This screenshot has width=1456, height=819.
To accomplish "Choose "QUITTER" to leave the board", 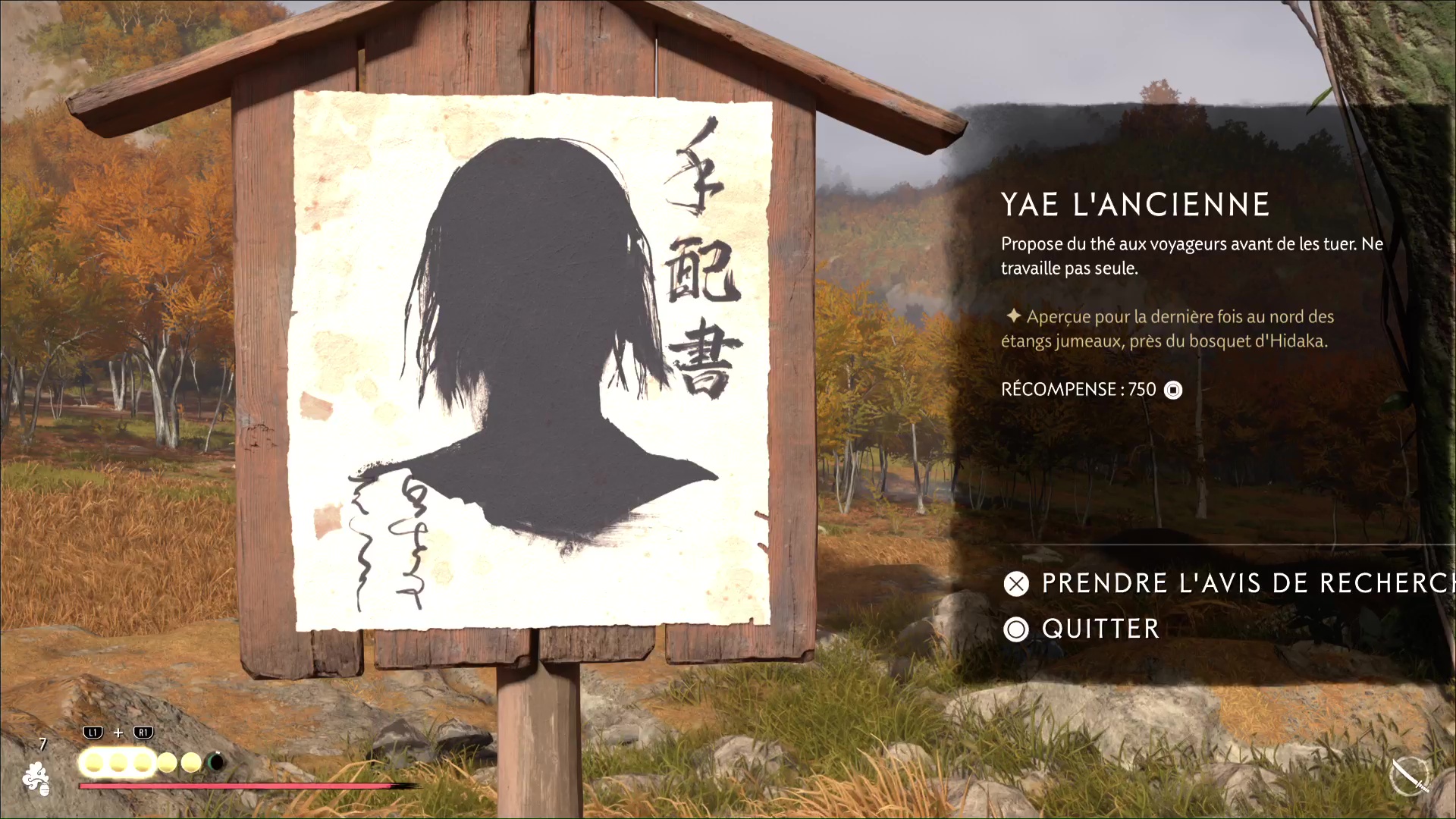I will 1099,629.
